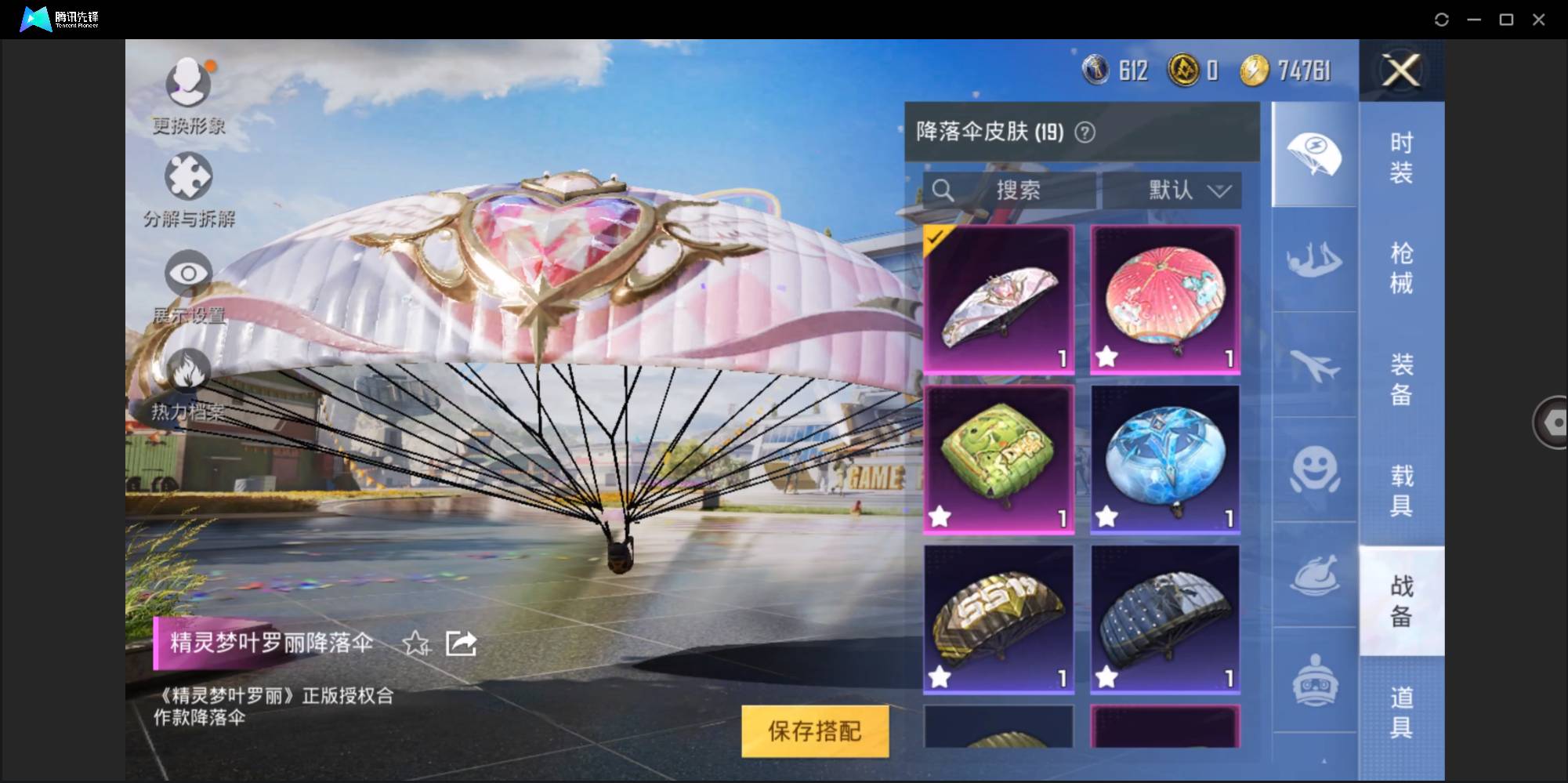Favorite the 精灵梦叶罗丽降落伞 with the star
The image size is (1568, 783).
point(417,644)
